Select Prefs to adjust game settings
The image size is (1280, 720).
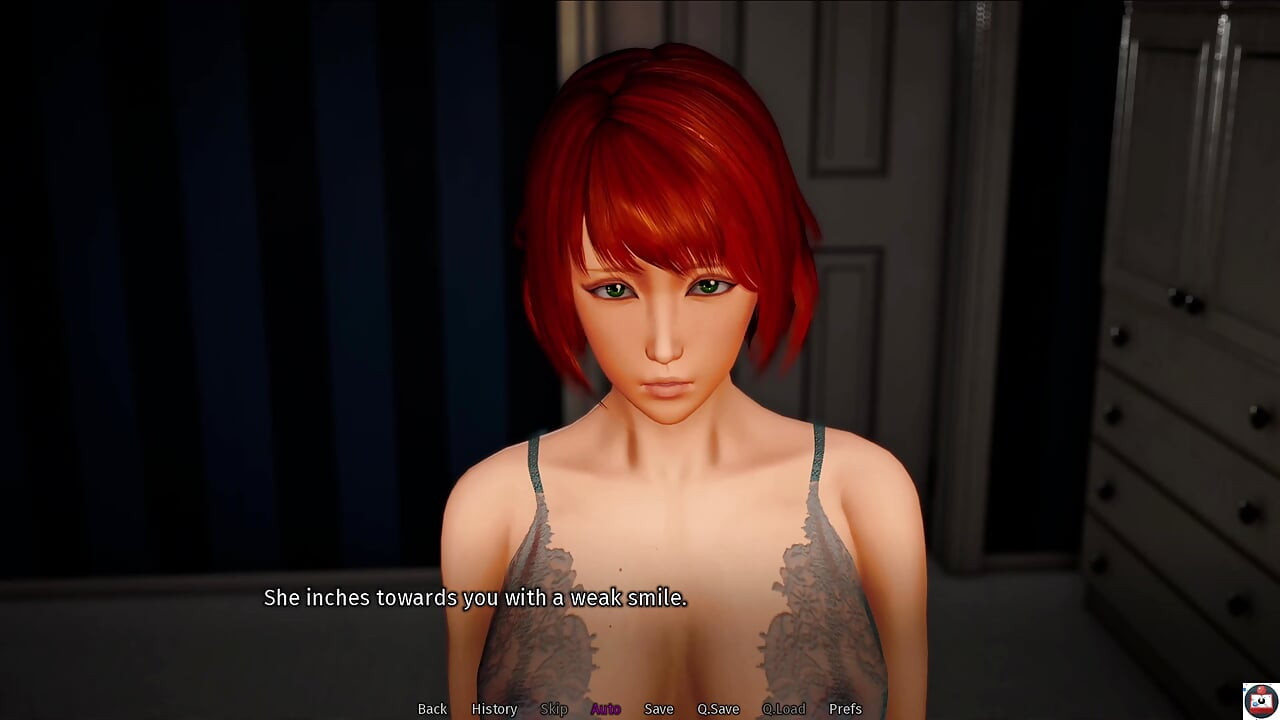pyautogui.click(x=846, y=709)
